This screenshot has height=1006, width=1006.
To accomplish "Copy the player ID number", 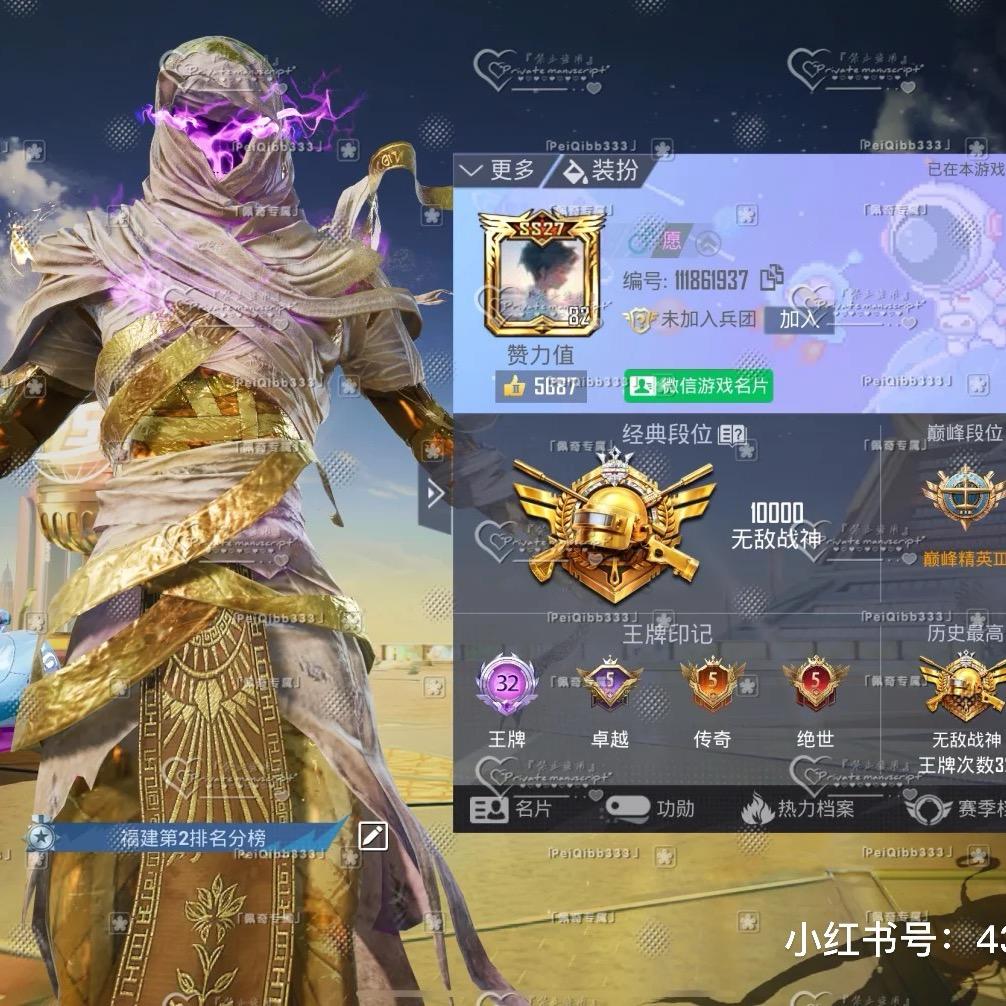I will 771,279.
